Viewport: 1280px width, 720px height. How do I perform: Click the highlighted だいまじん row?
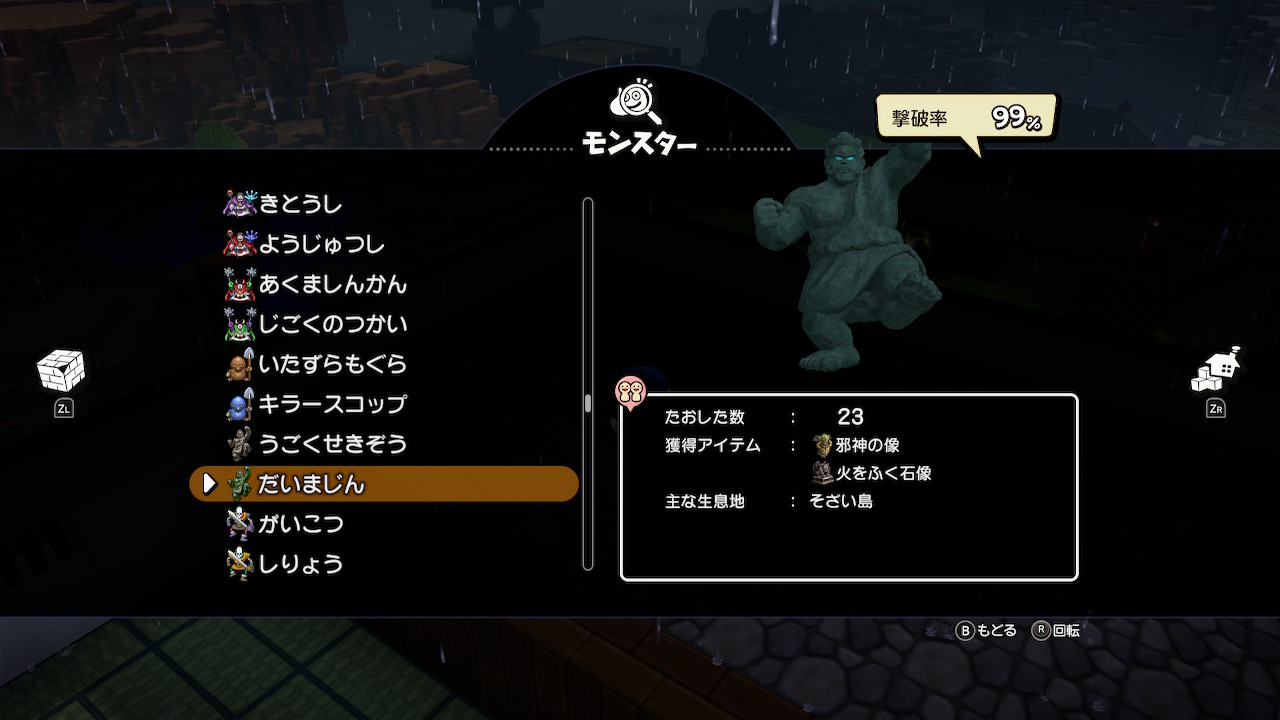point(384,484)
